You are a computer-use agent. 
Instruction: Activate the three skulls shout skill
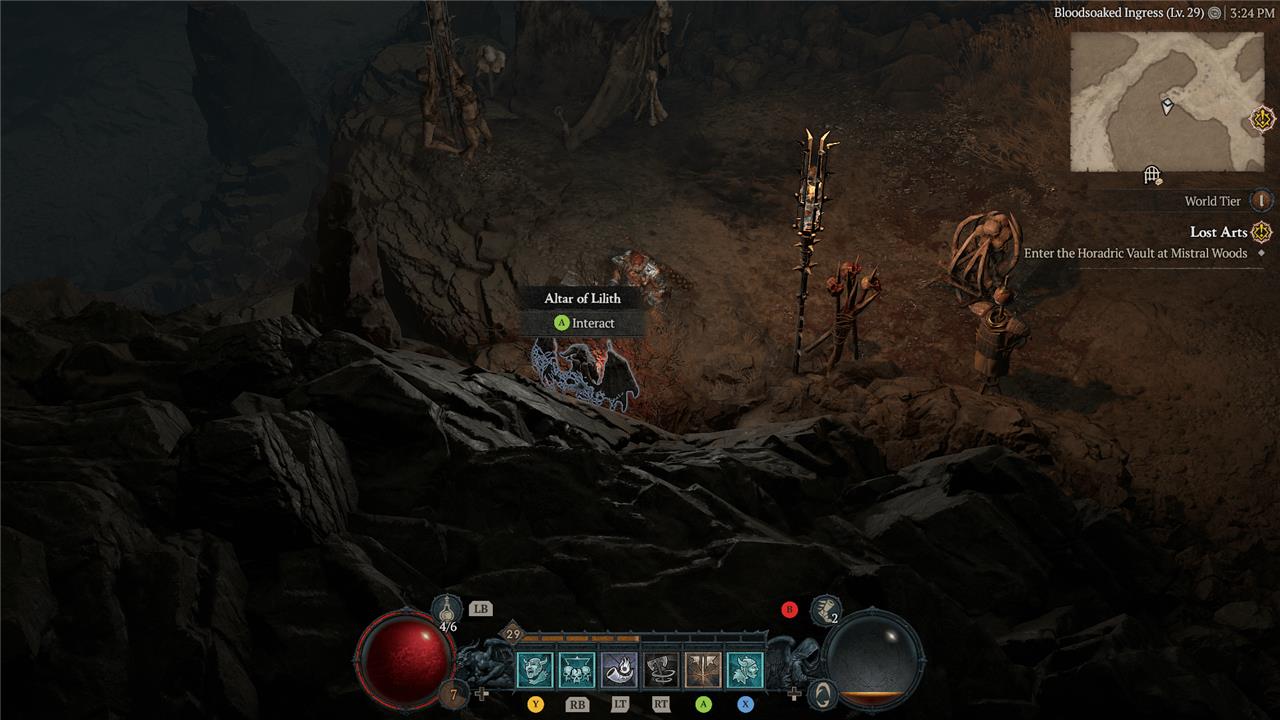[577, 670]
